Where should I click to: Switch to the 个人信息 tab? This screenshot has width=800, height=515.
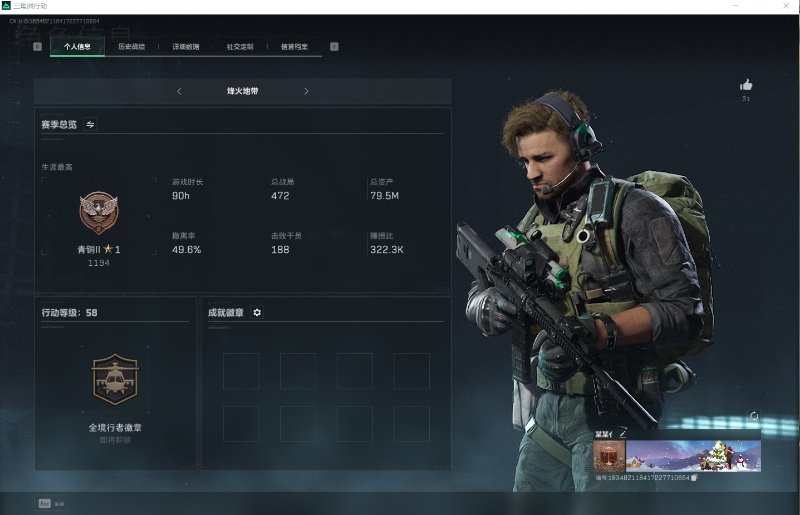coord(77,46)
